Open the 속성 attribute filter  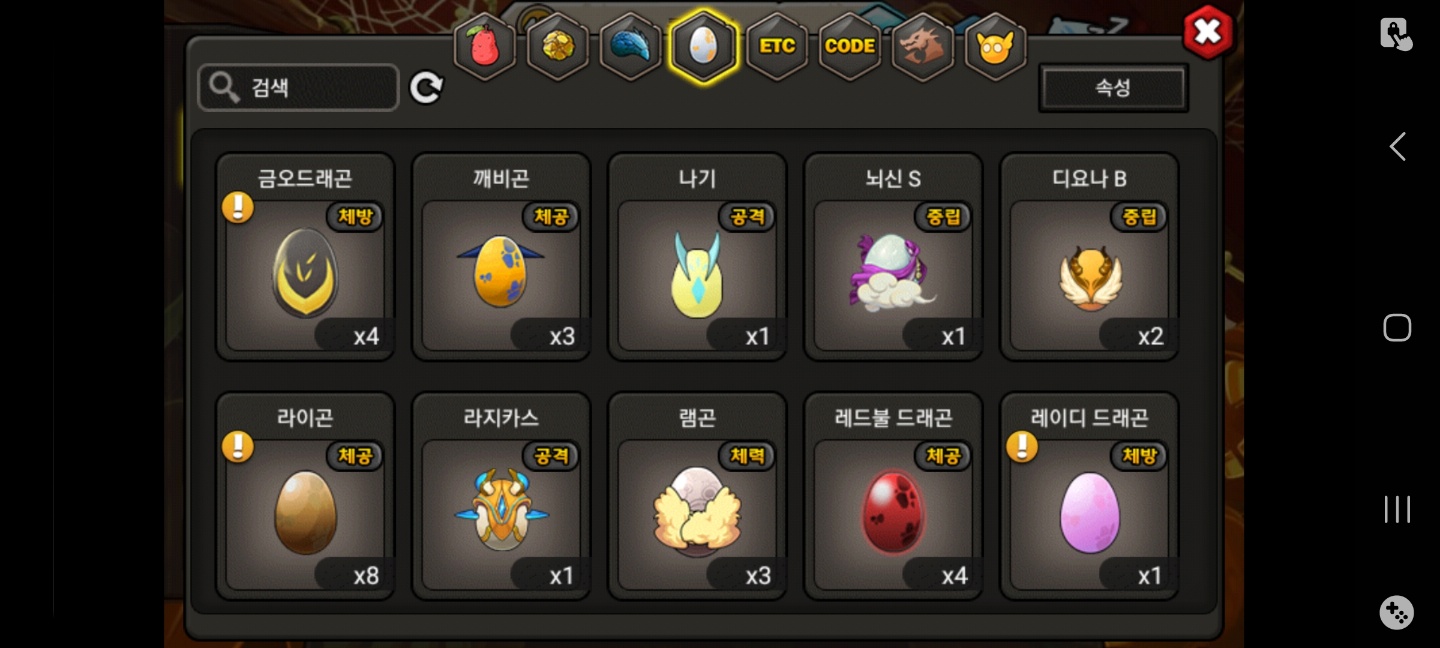1113,88
